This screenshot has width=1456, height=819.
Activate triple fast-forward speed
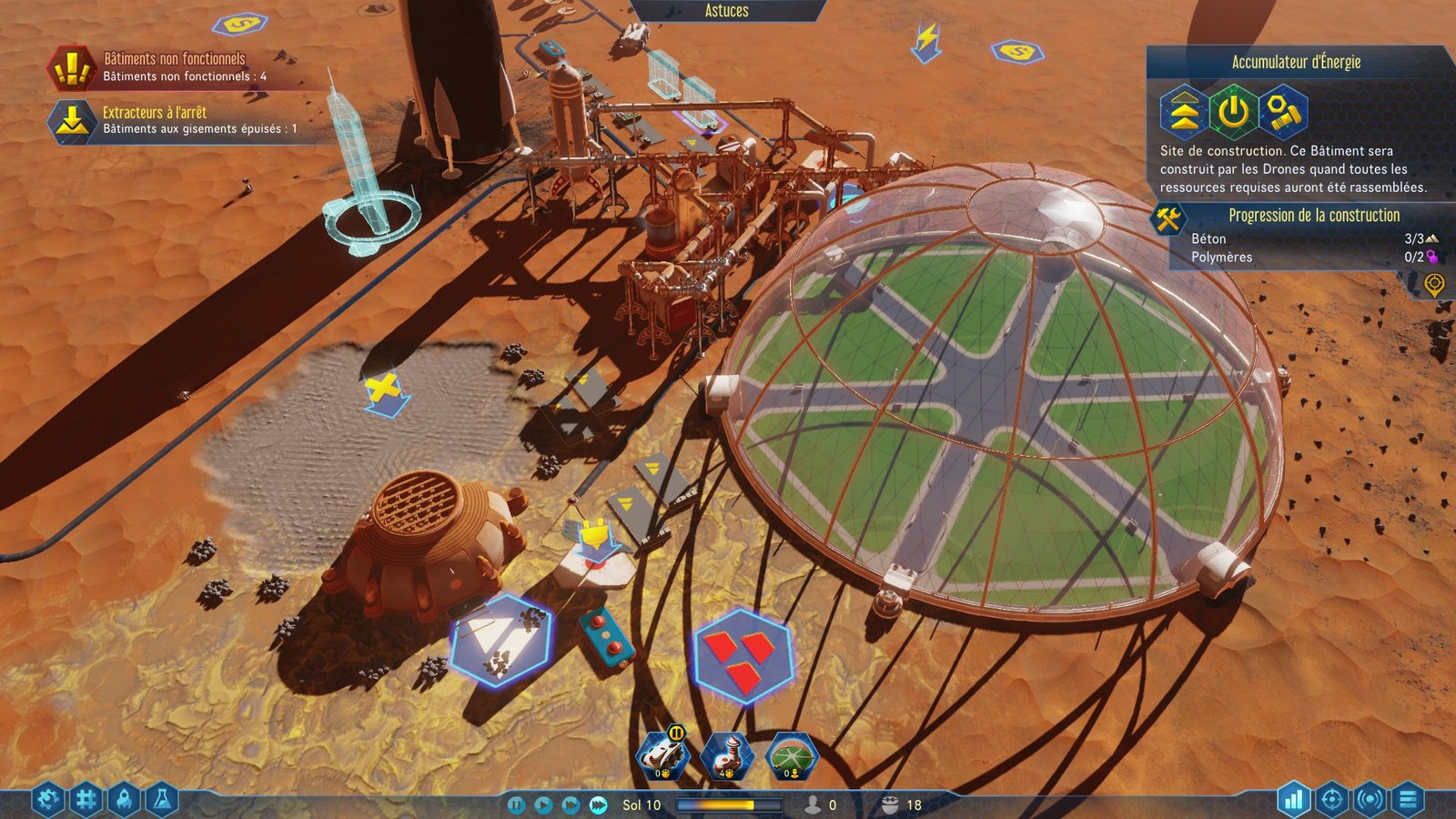[598, 805]
